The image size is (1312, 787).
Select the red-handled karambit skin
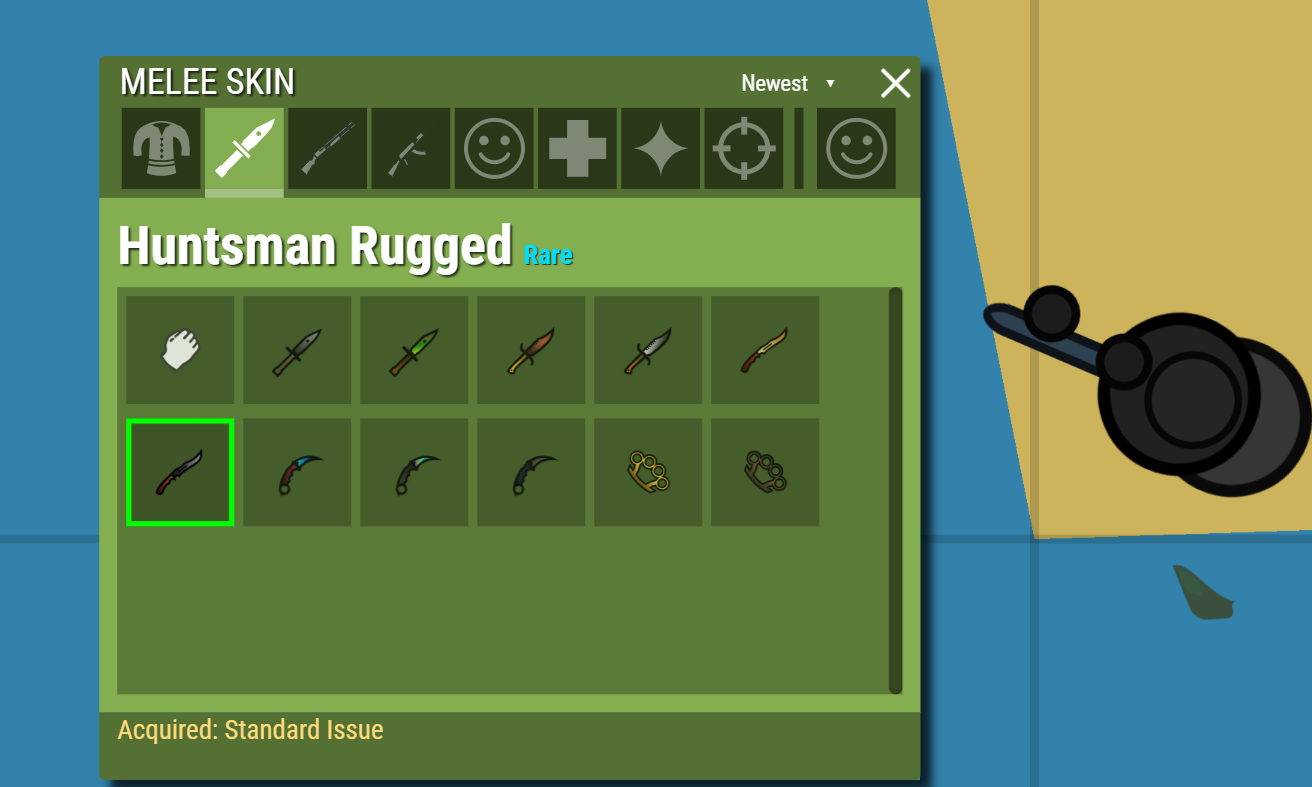point(297,471)
